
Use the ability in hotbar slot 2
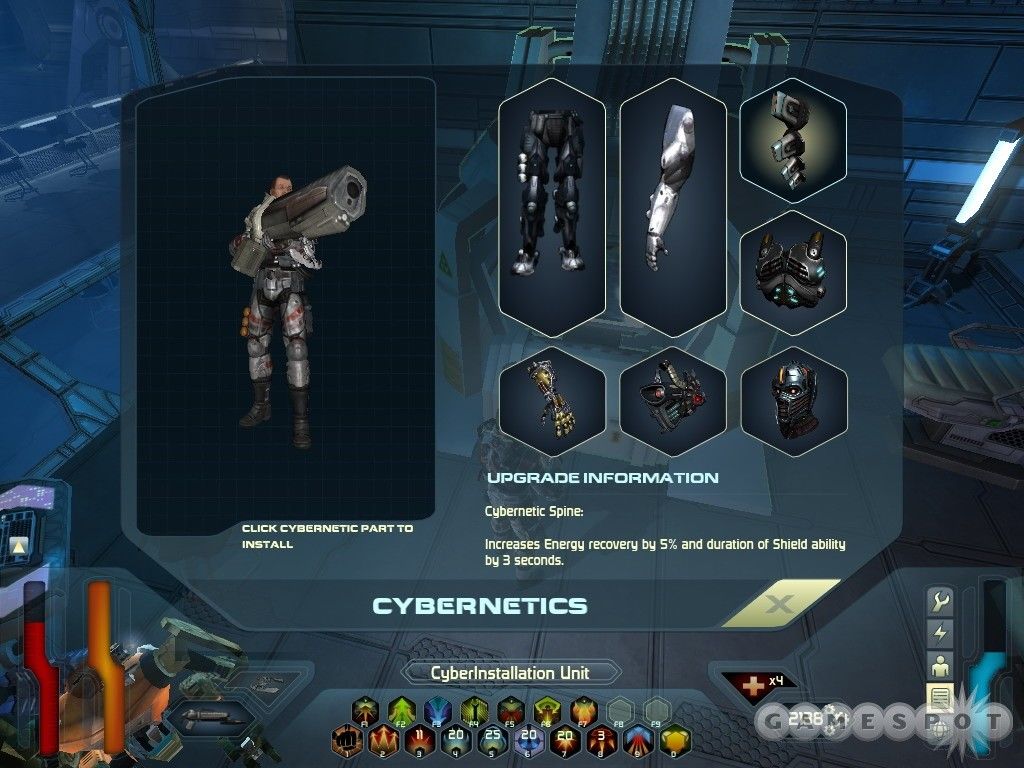pos(383,742)
